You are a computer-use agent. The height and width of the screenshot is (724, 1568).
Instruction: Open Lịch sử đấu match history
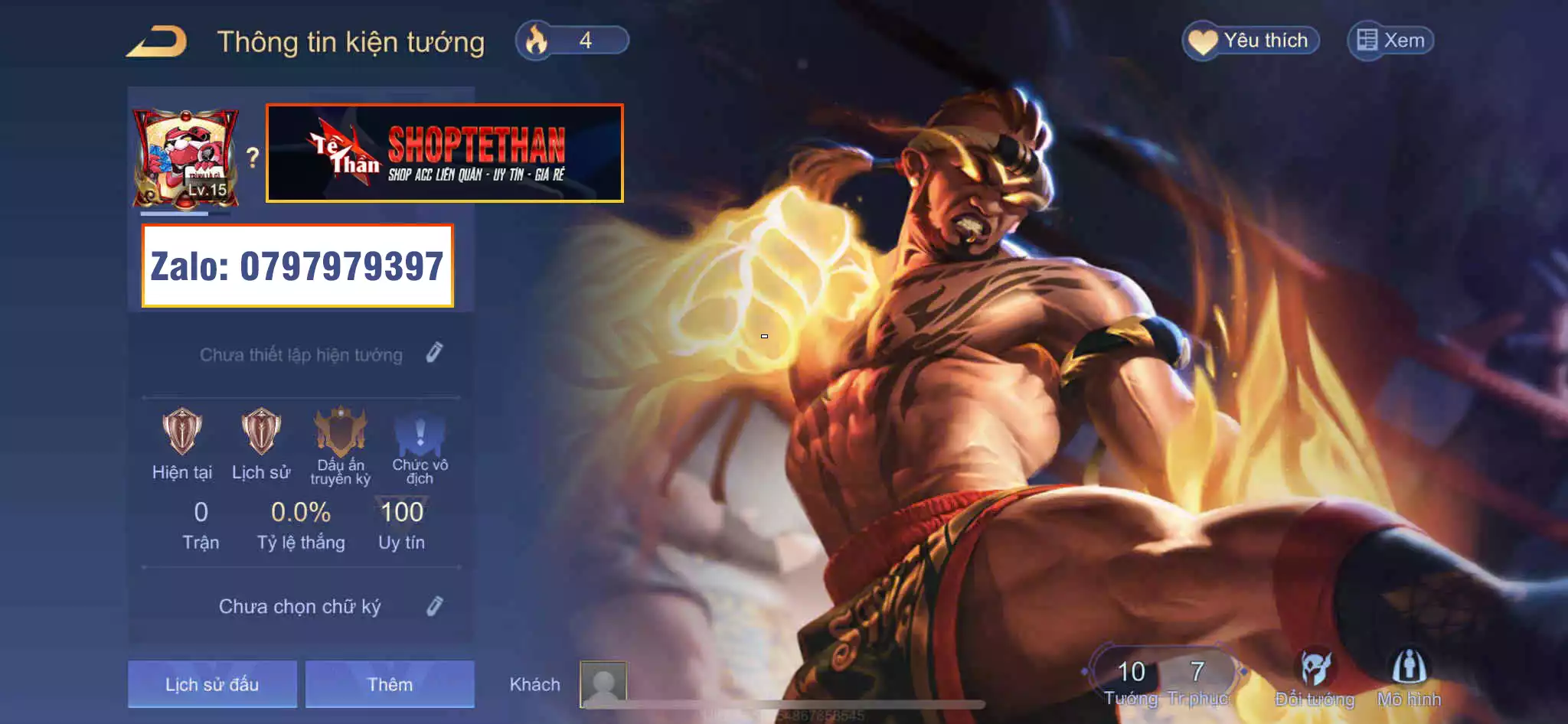212,683
